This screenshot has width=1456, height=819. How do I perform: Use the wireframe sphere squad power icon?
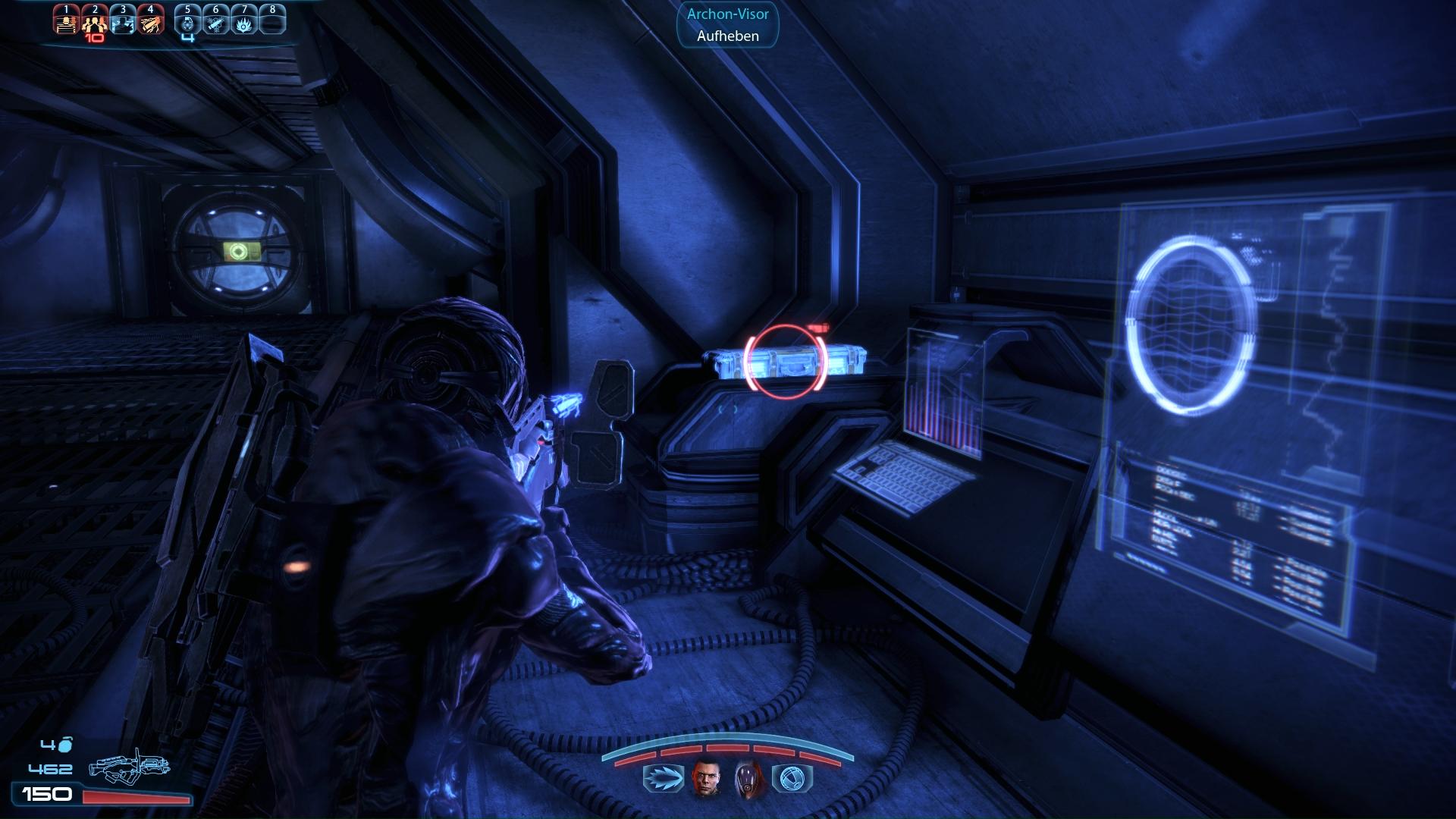(x=792, y=779)
